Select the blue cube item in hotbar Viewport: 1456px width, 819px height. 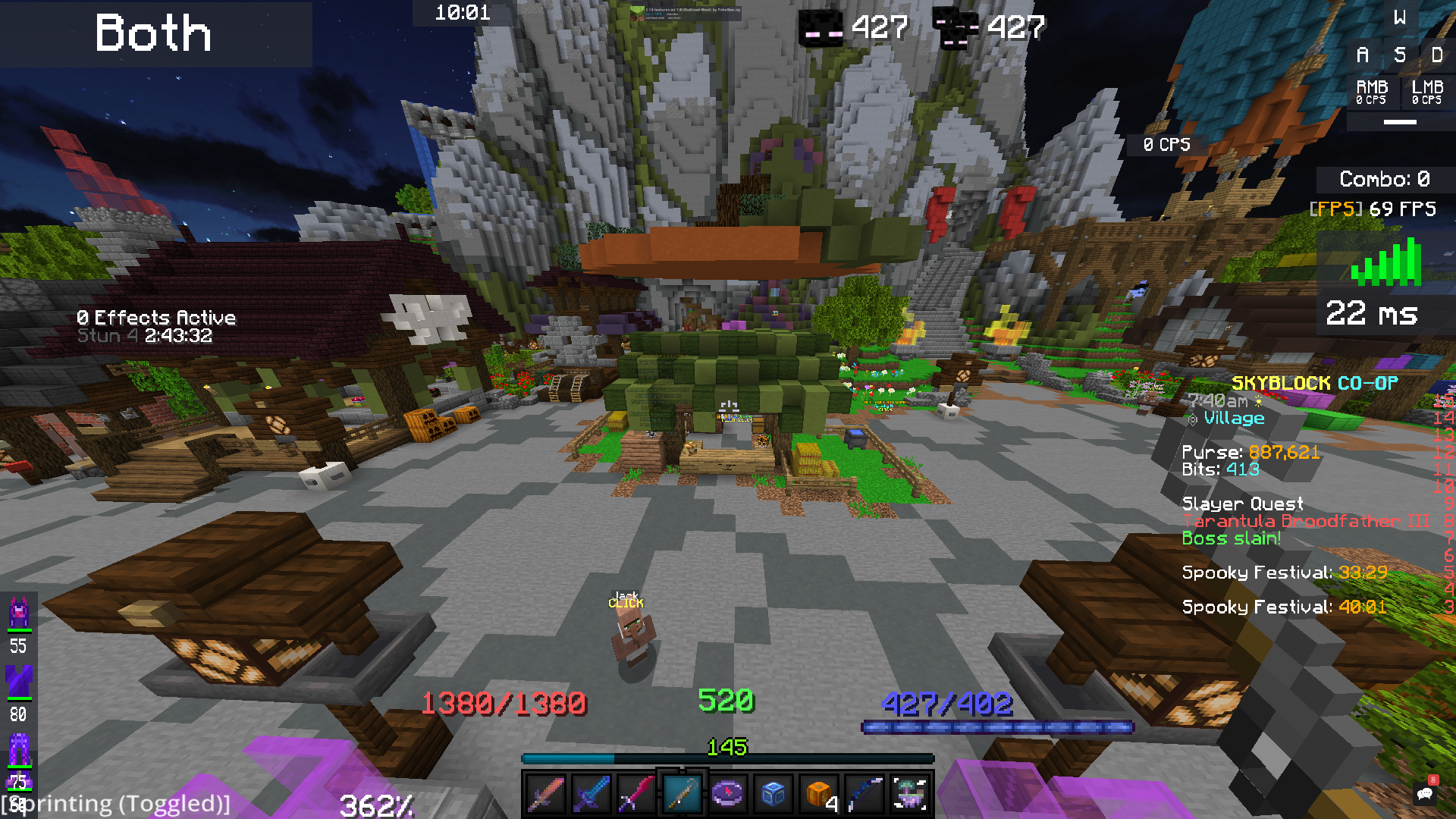tap(773, 794)
